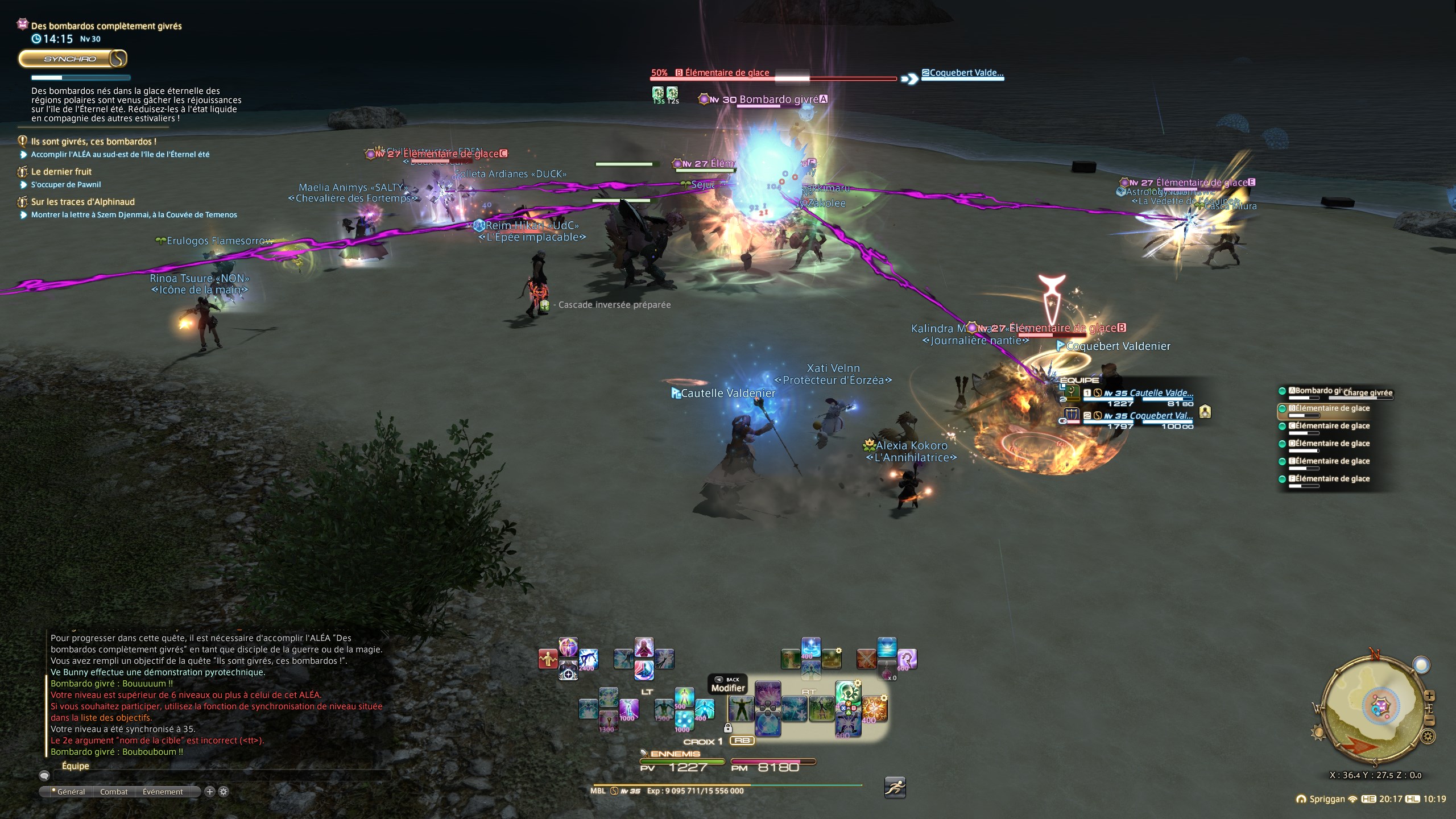Image resolution: width=1456 pixels, height=819 pixels.
Task: Toggle the sprint running-figure icon
Action: (x=895, y=788)
